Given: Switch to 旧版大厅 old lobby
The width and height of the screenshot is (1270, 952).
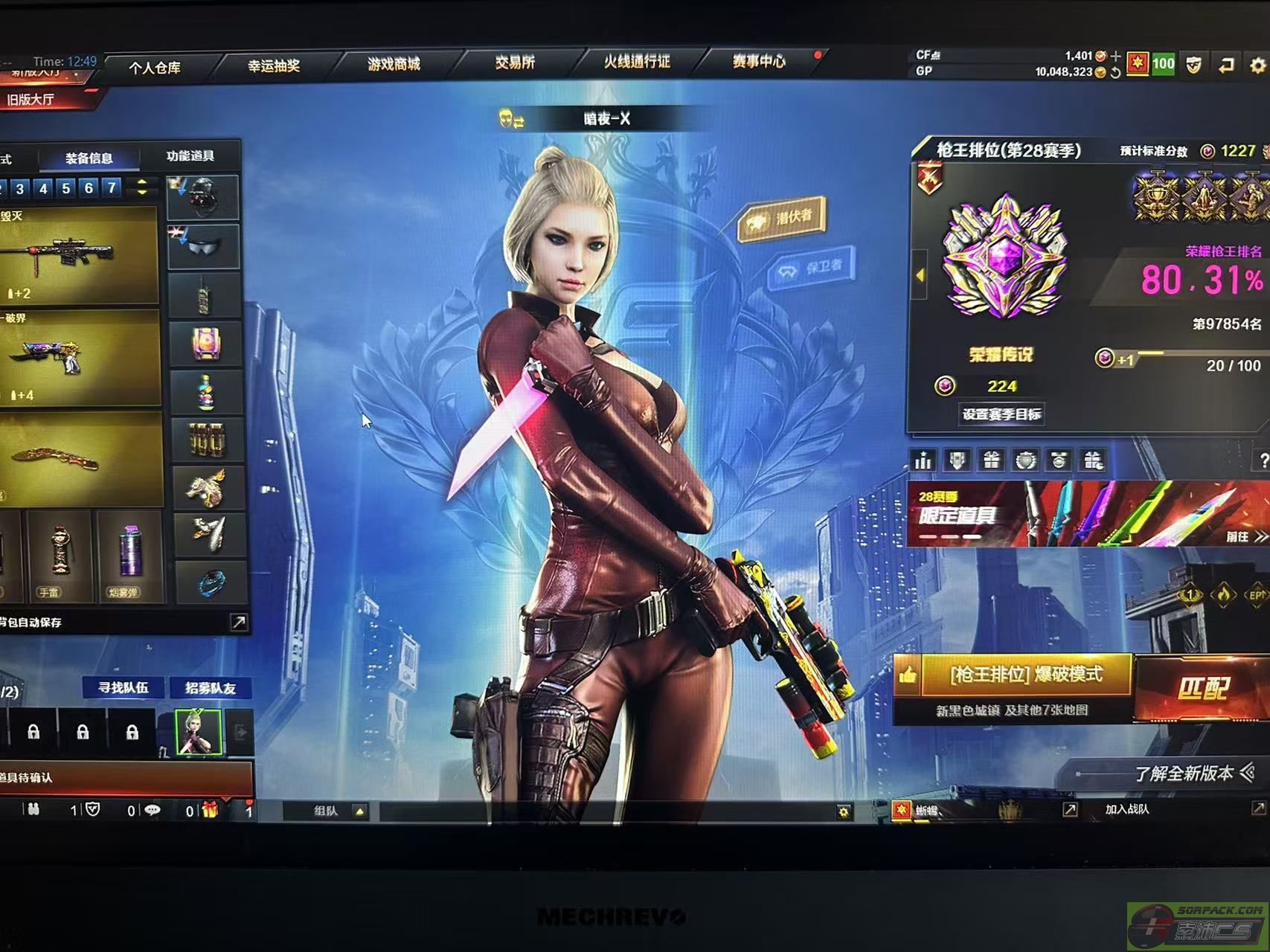Looking at the screenshot, I should (31, 100).
